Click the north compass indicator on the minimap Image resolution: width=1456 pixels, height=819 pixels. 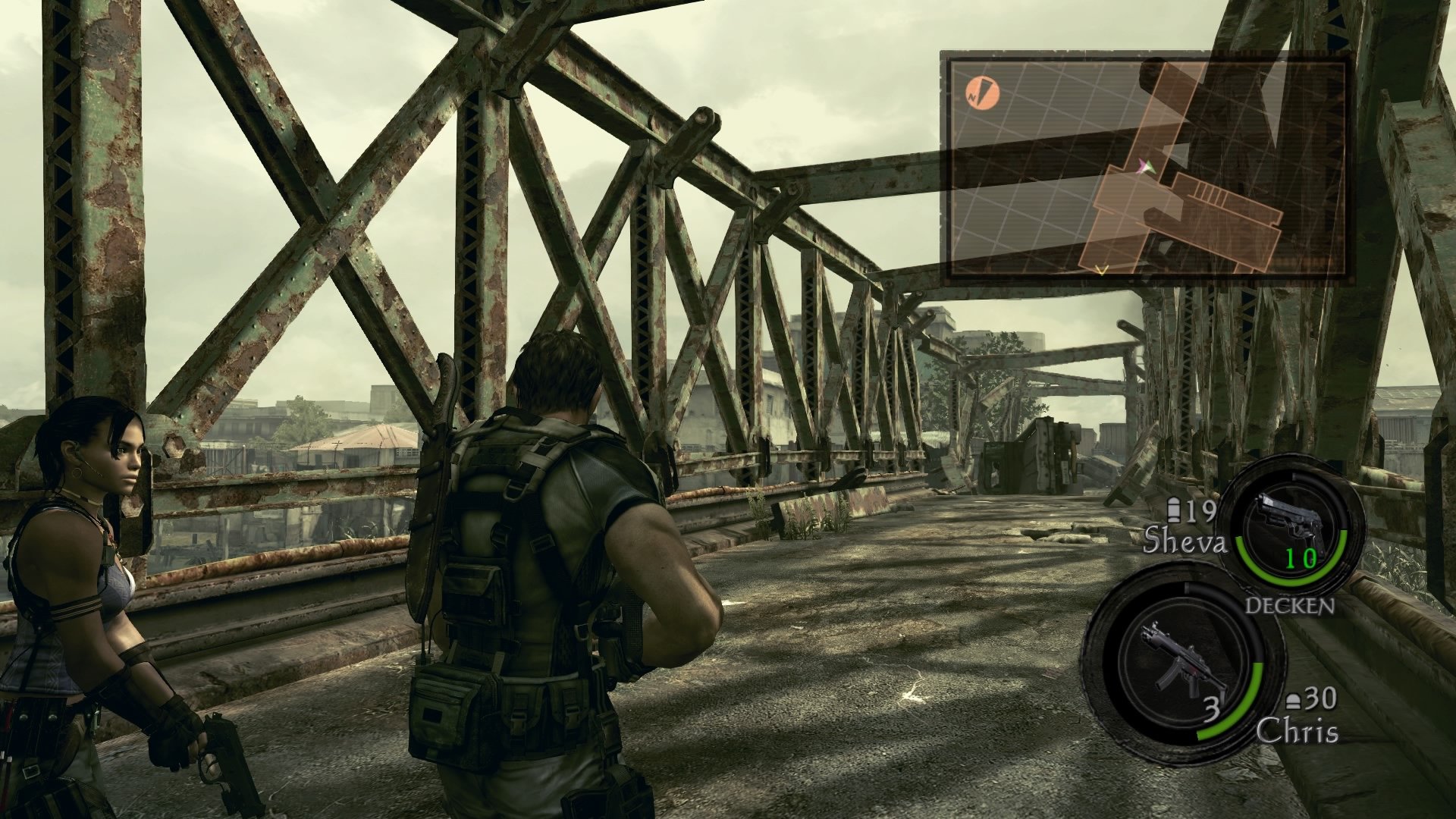point(982,93)
